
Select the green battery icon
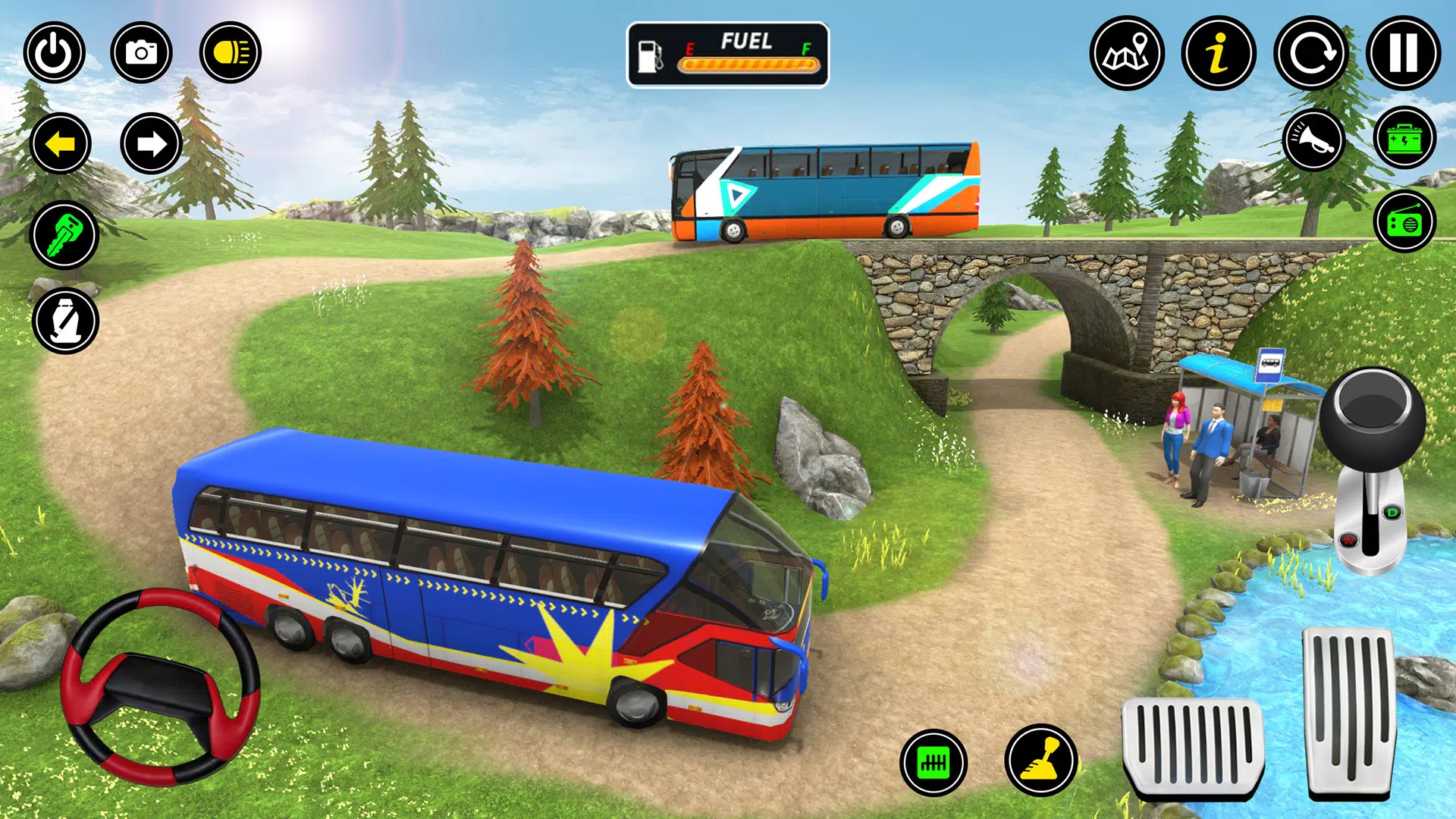(x=1404, y=140)
